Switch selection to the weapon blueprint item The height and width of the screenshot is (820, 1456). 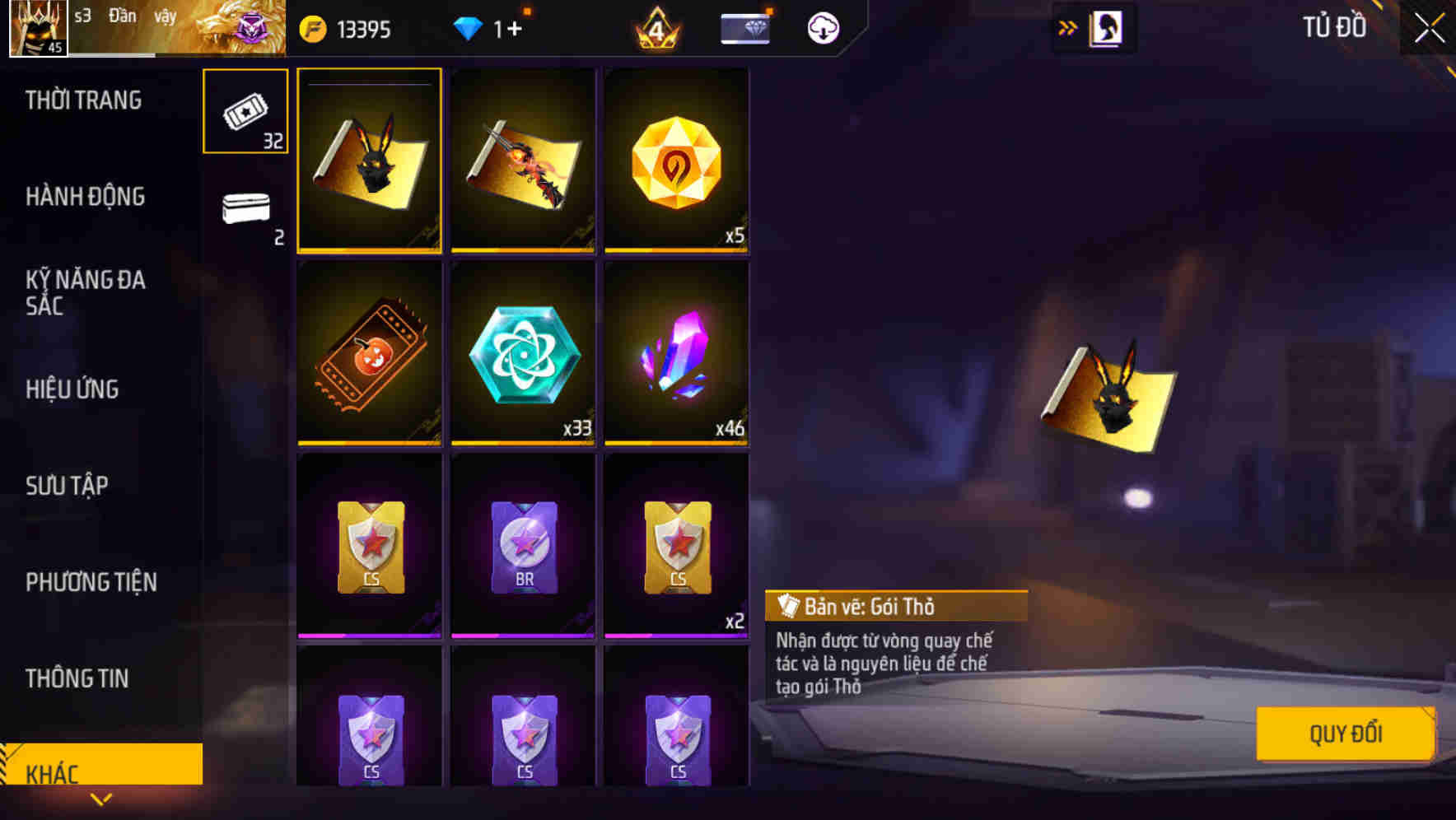pyautogui.click(x=522, y=161)
